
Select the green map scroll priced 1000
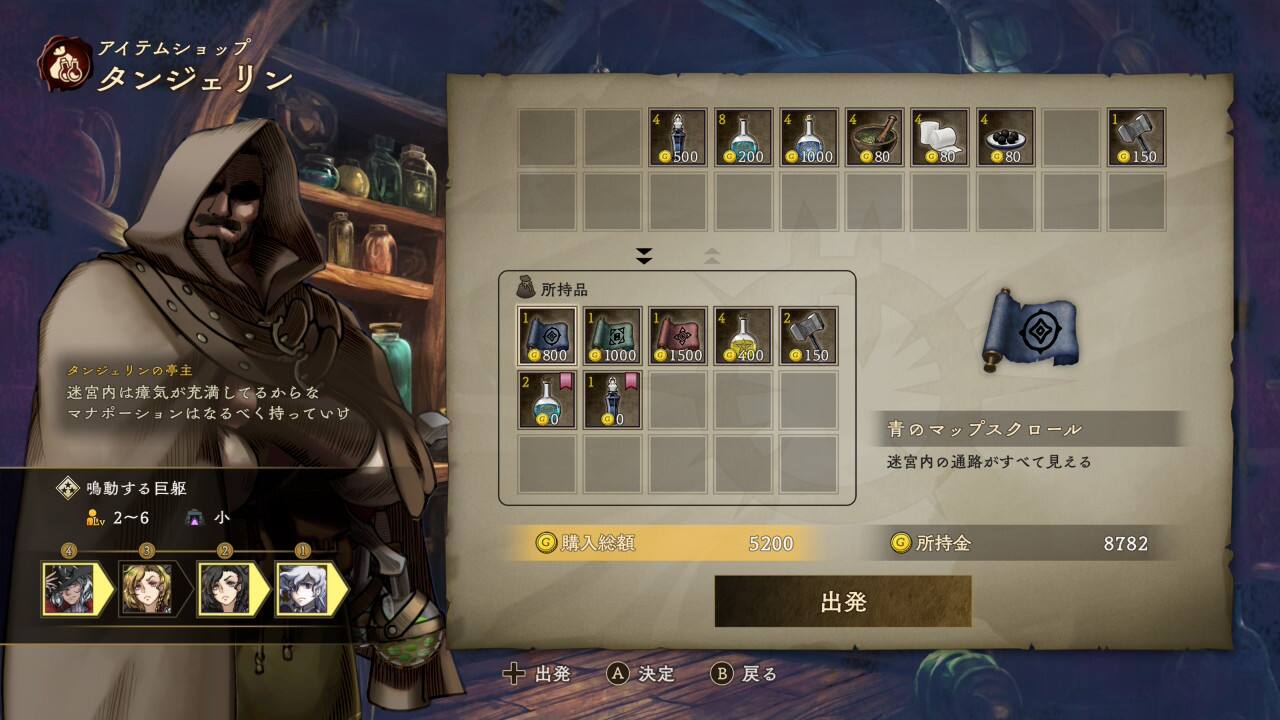[x=612, y=336]
